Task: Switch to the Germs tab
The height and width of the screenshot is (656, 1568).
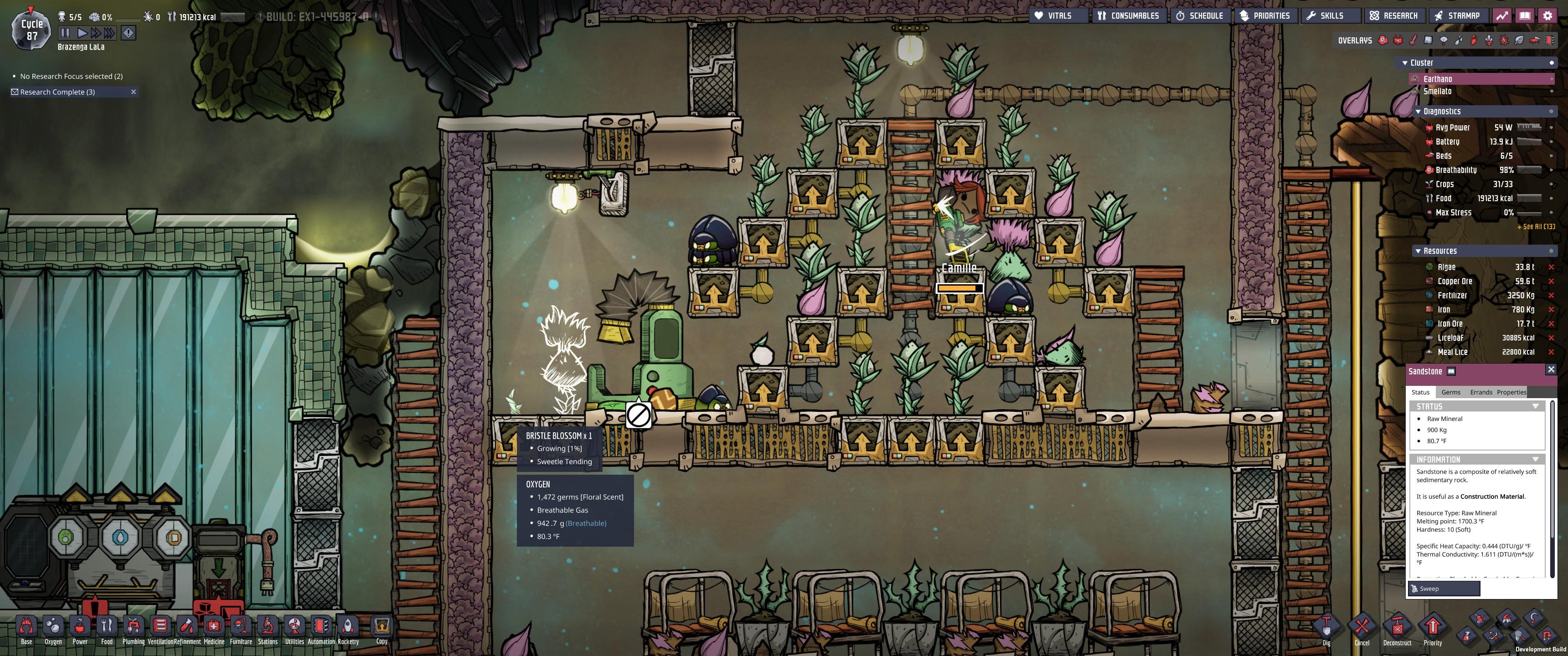Action: click(x=1450, y=392)
